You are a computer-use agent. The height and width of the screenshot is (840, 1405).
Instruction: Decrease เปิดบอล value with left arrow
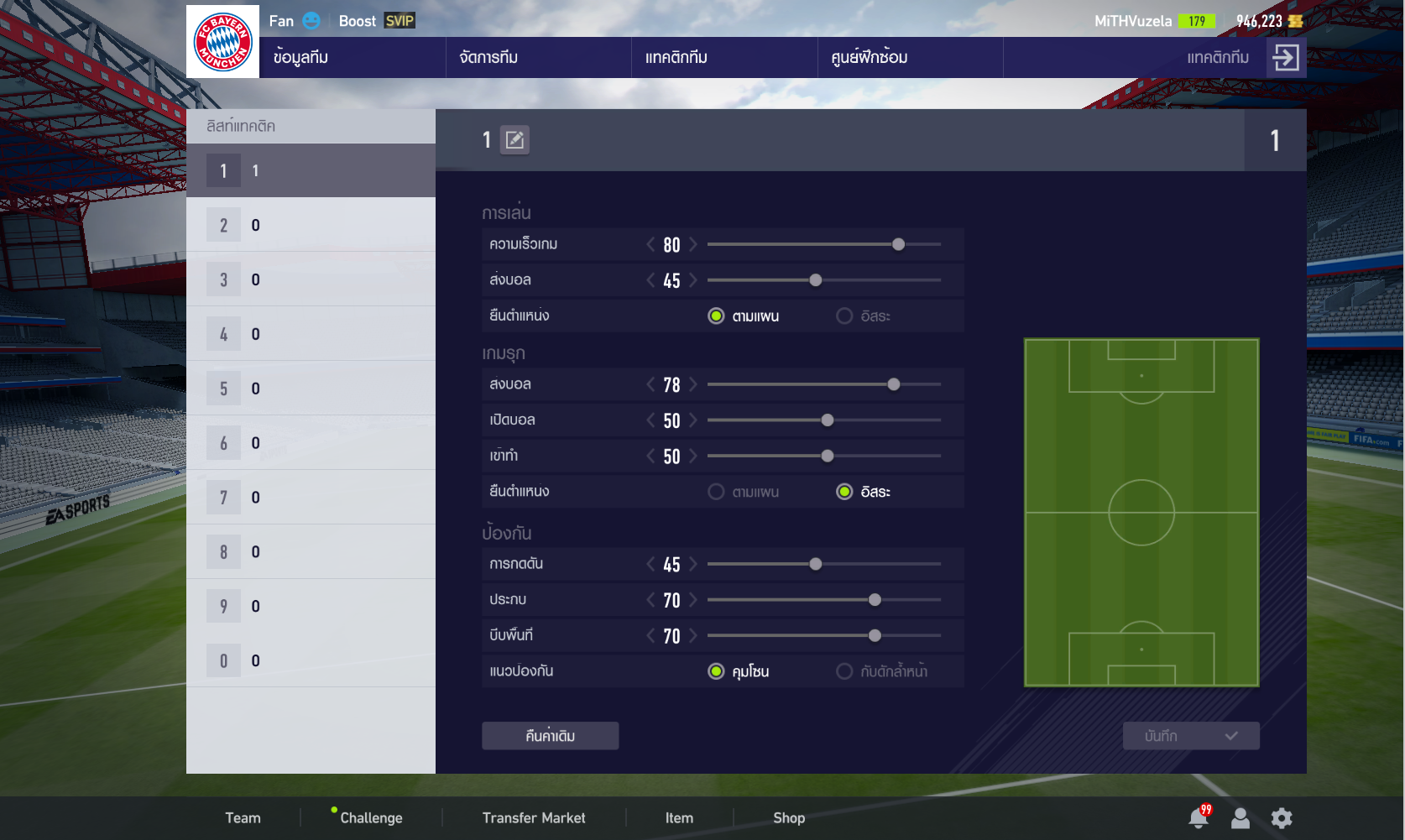[x=650, y=420]
